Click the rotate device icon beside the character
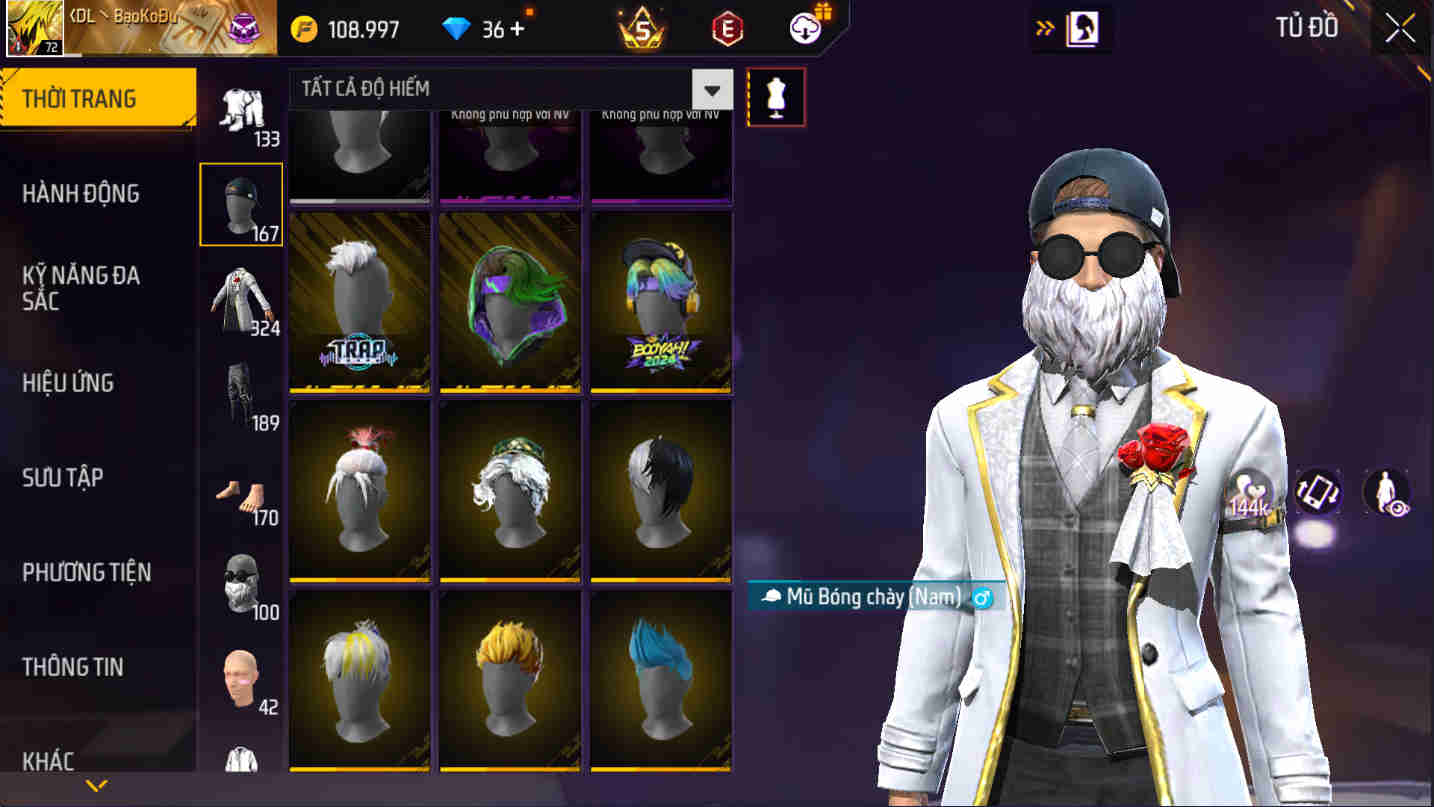Screen dimensions: 1434x807 [x=1317, y=491]
